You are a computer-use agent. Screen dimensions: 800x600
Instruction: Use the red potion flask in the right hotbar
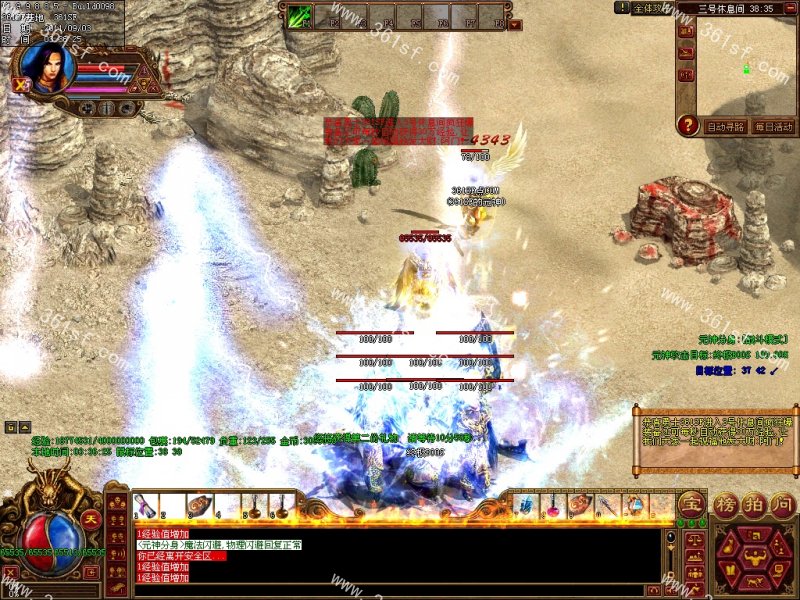(552, 506)
